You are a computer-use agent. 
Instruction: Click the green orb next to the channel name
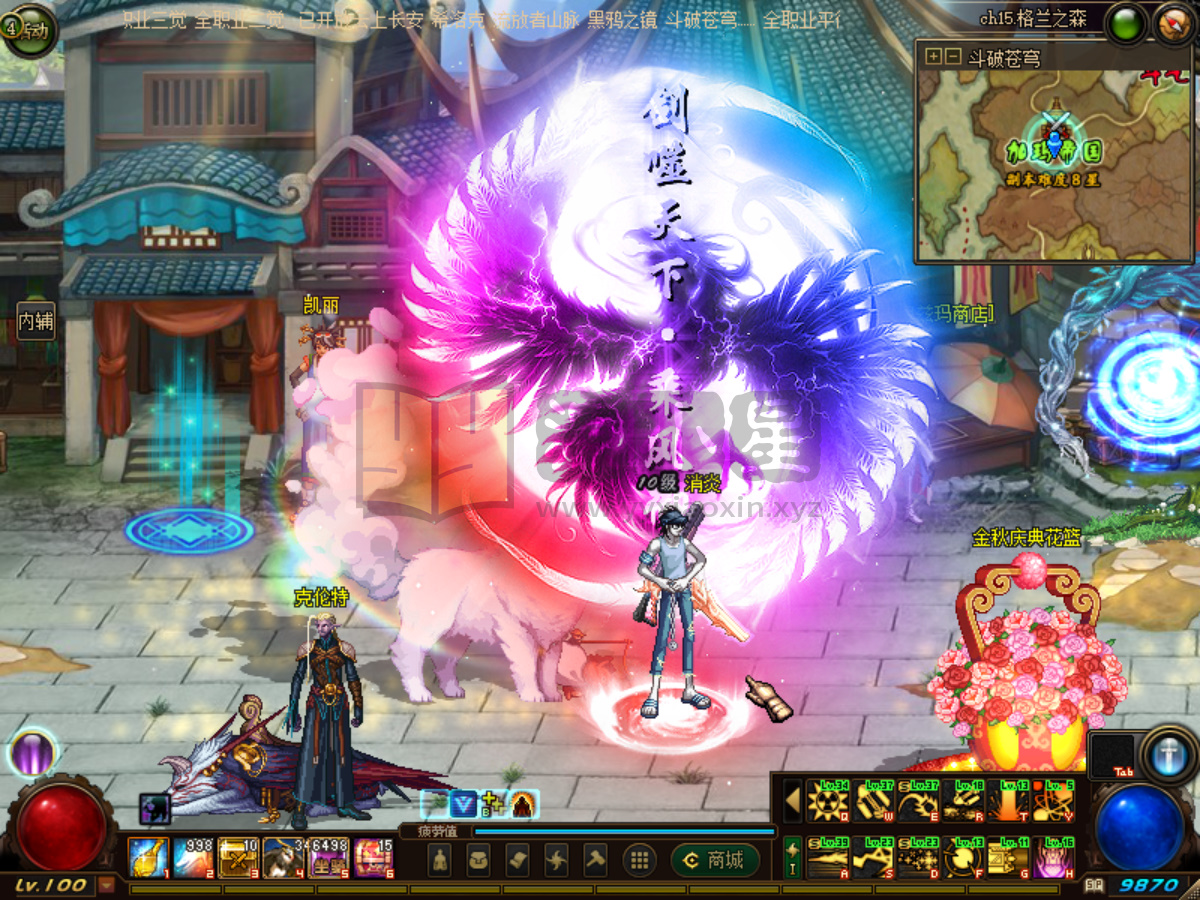pos(1126,22)
